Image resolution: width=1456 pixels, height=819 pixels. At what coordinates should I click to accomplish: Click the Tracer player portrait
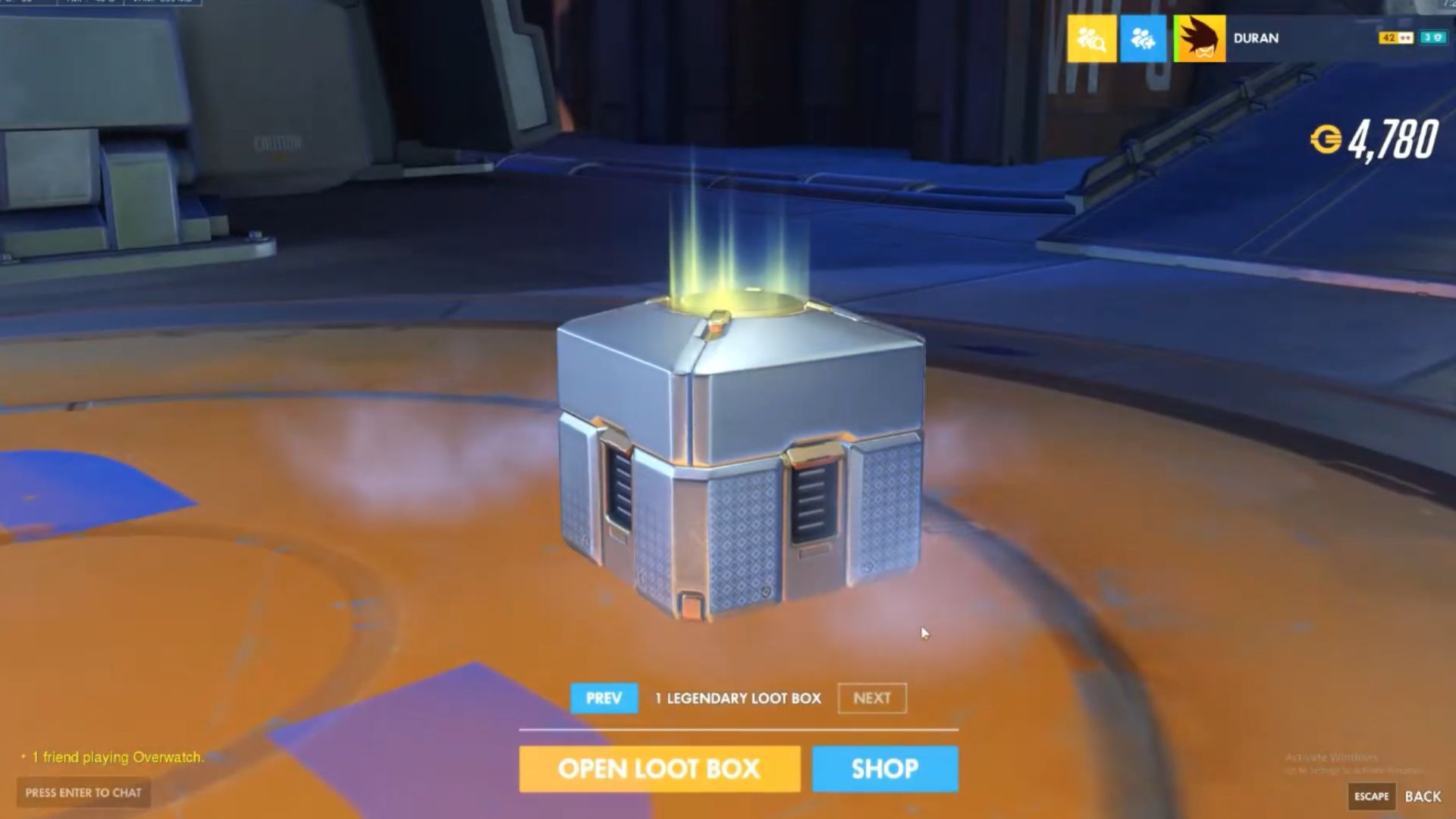[1199, 39]
